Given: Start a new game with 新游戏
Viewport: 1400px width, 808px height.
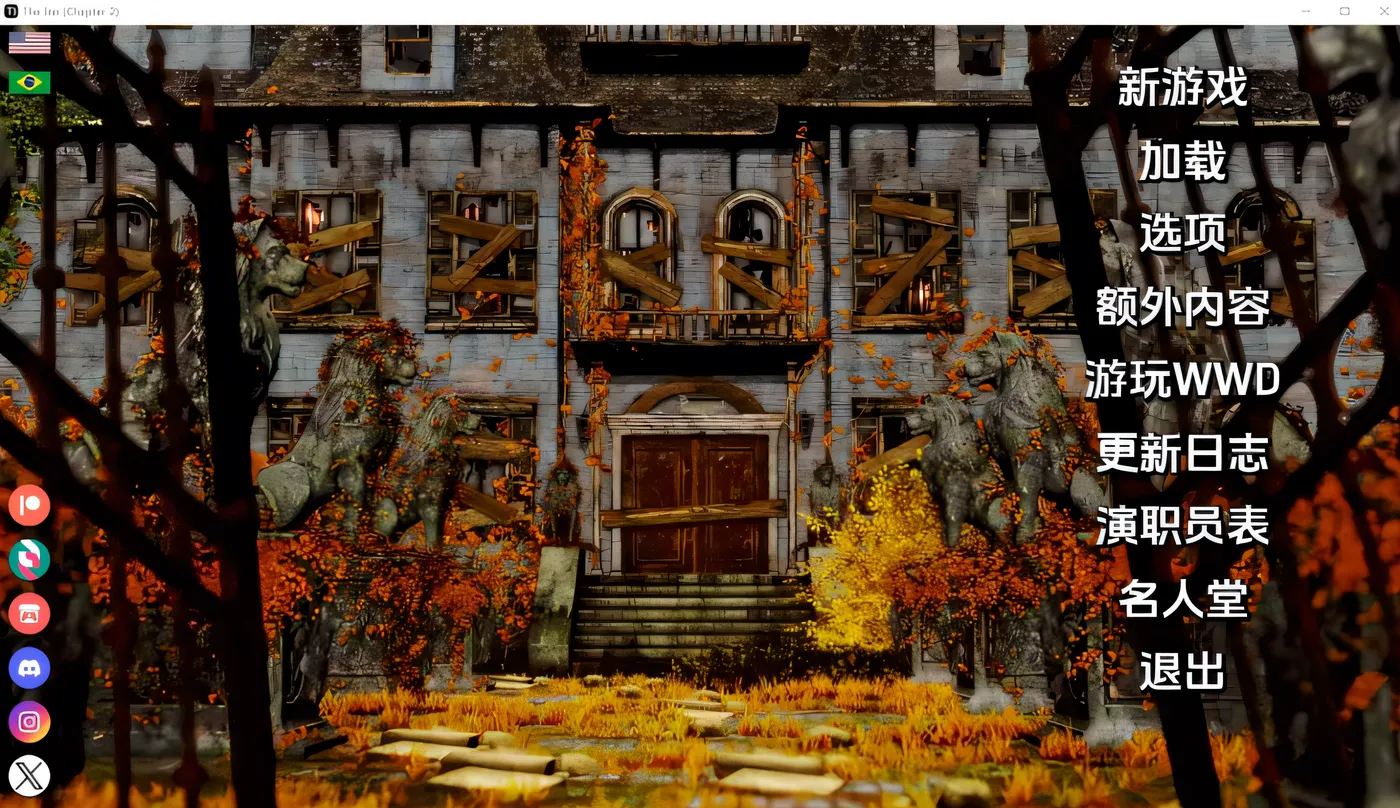Looking at the screenshot, I should [1182, 89].
